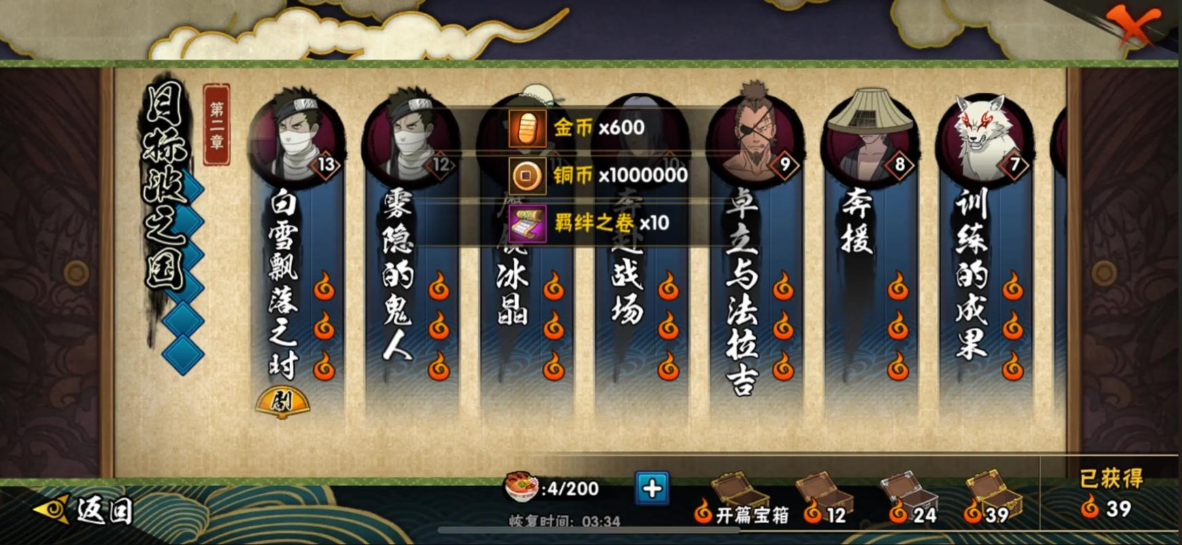Tap the 金币 gold reward icon
Image resolution: width=1182 pixels, height=545 pixels.
click(528, 128)
